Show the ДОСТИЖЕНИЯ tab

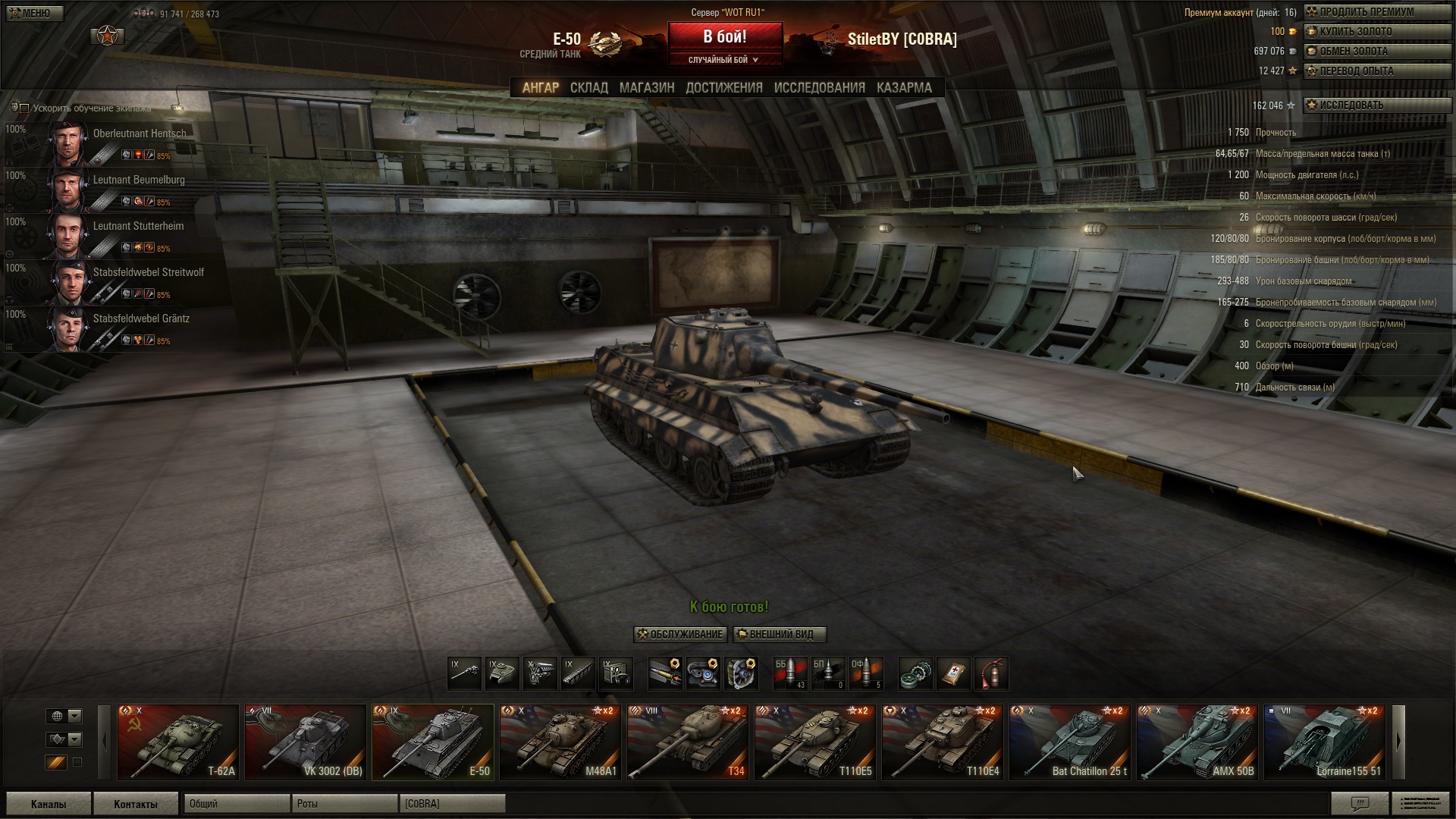tap(723, 88)
